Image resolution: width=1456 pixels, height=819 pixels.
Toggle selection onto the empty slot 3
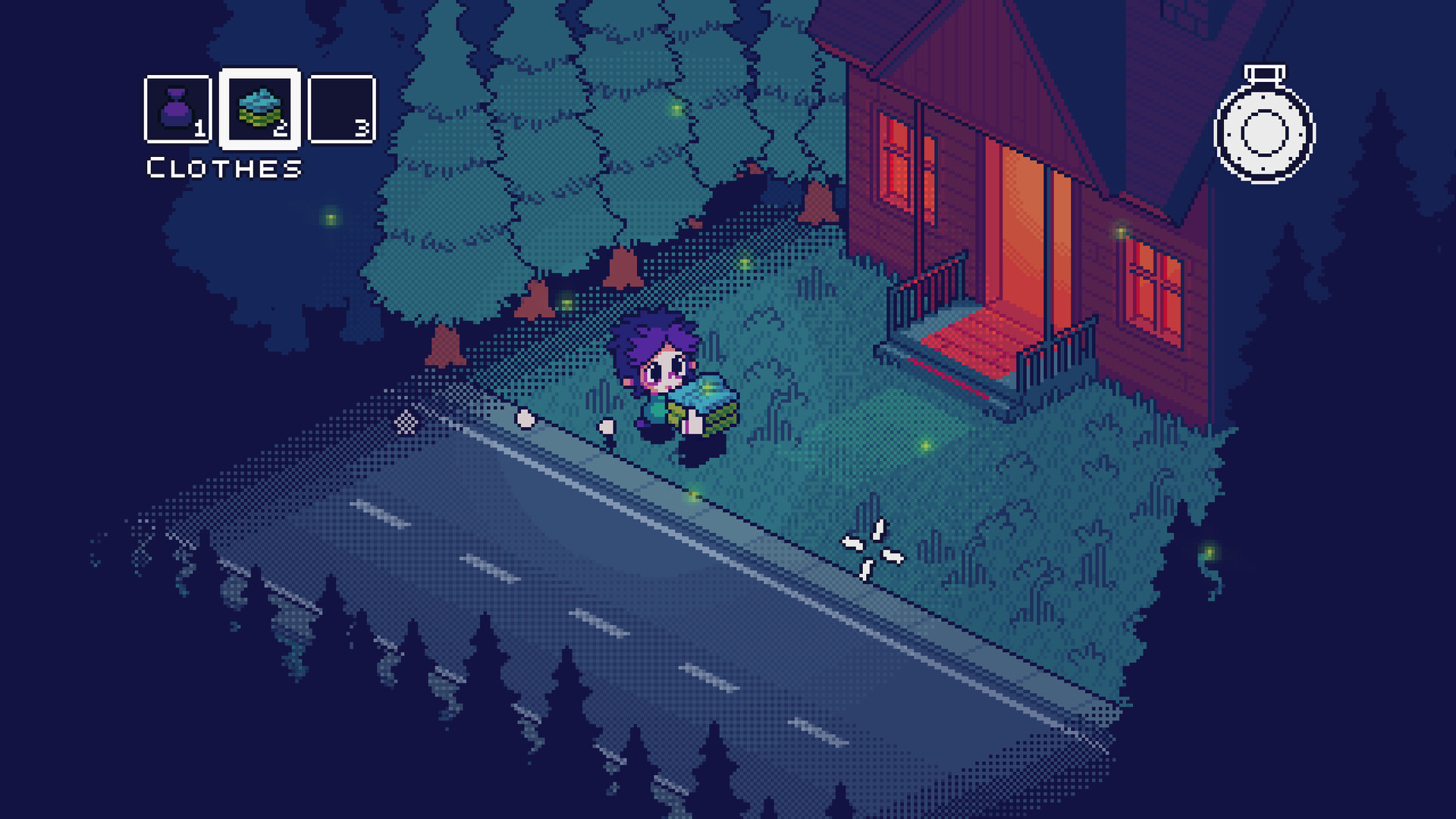point(343,109)
